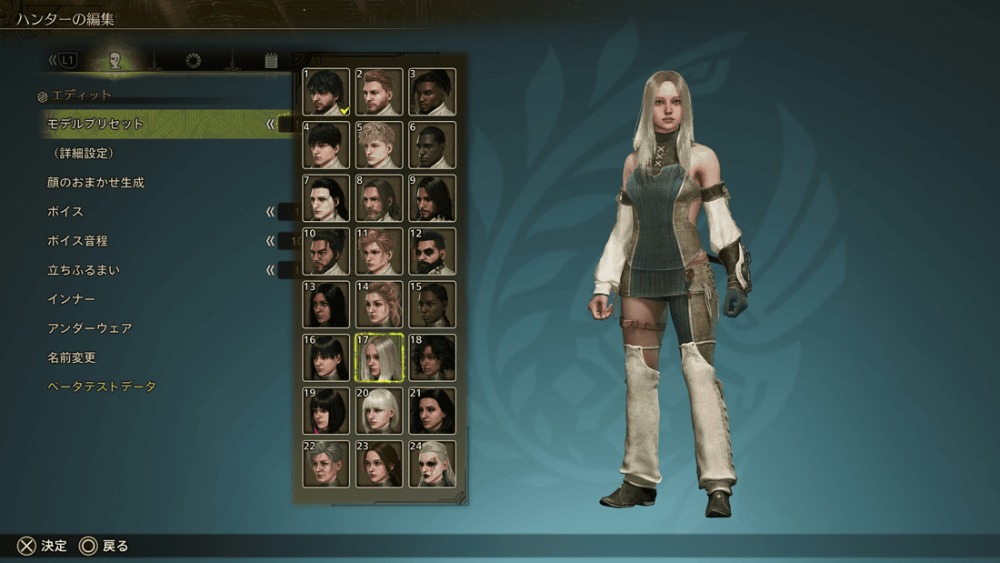Open the インナー innerwear entry
1000x563 pixels.
coord(71,299)
